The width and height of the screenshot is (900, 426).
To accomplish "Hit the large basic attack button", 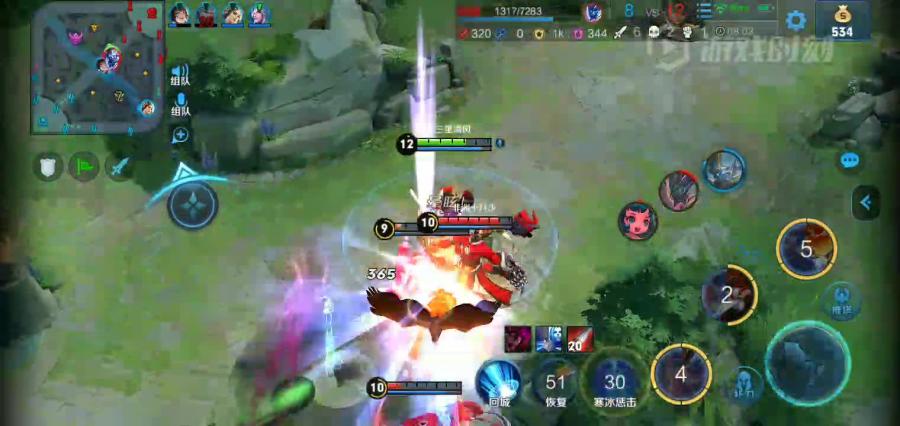I will click(x=806, y=361).
